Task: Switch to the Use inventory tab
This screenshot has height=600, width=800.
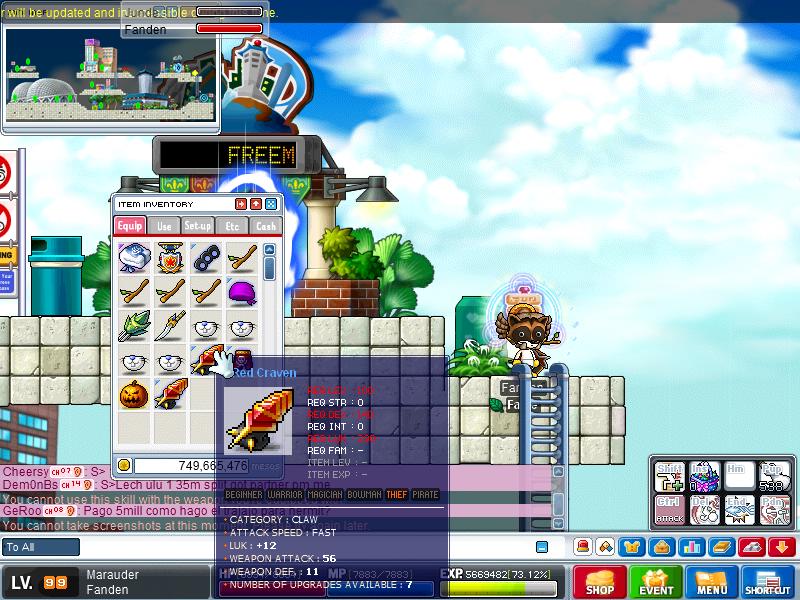Action: pos(165,226)
